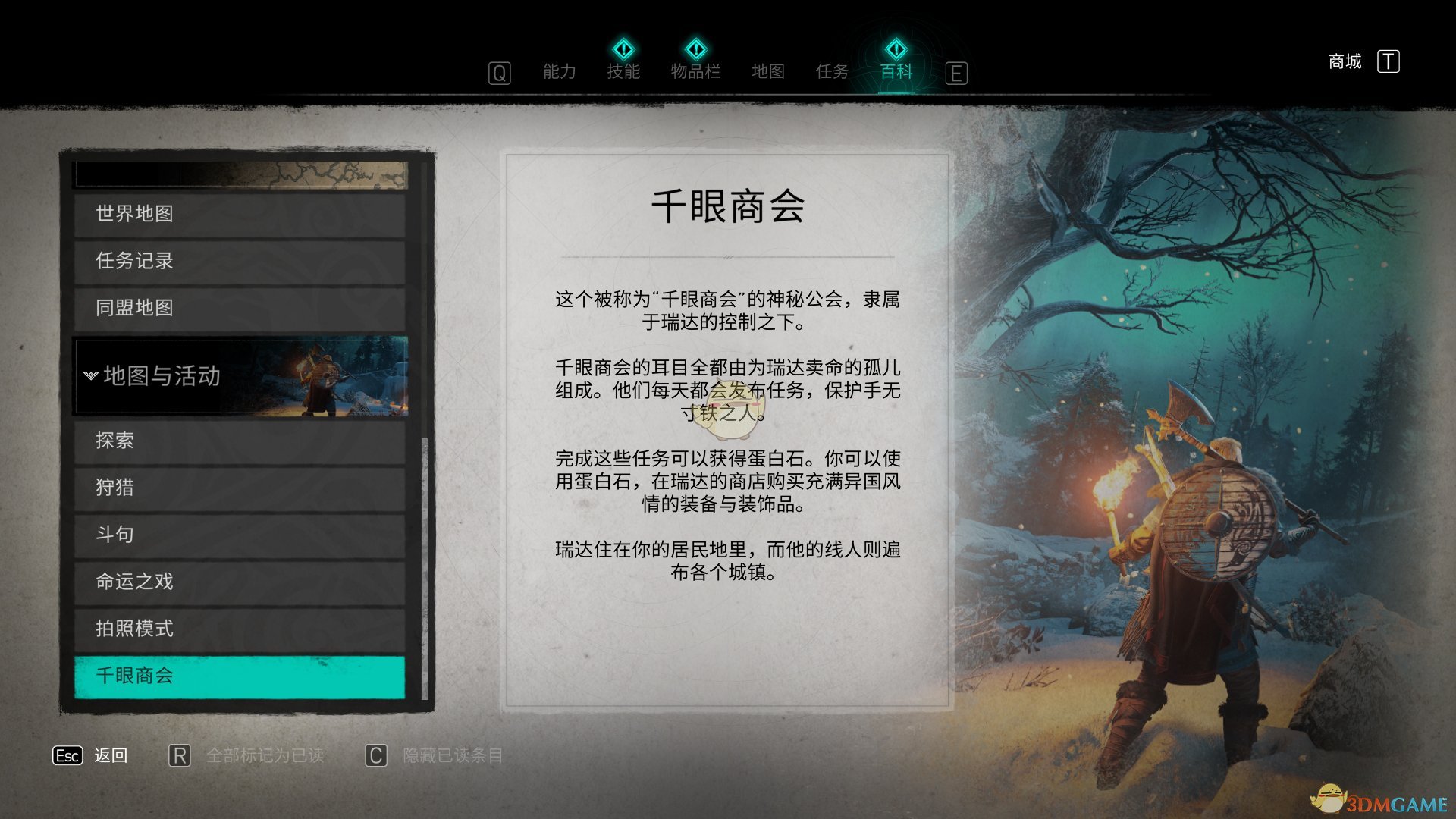Viewport: 1456px width, 819px height.
Task: Click the diamond icon above 技能 tab
Action: [x=623, y=50]
